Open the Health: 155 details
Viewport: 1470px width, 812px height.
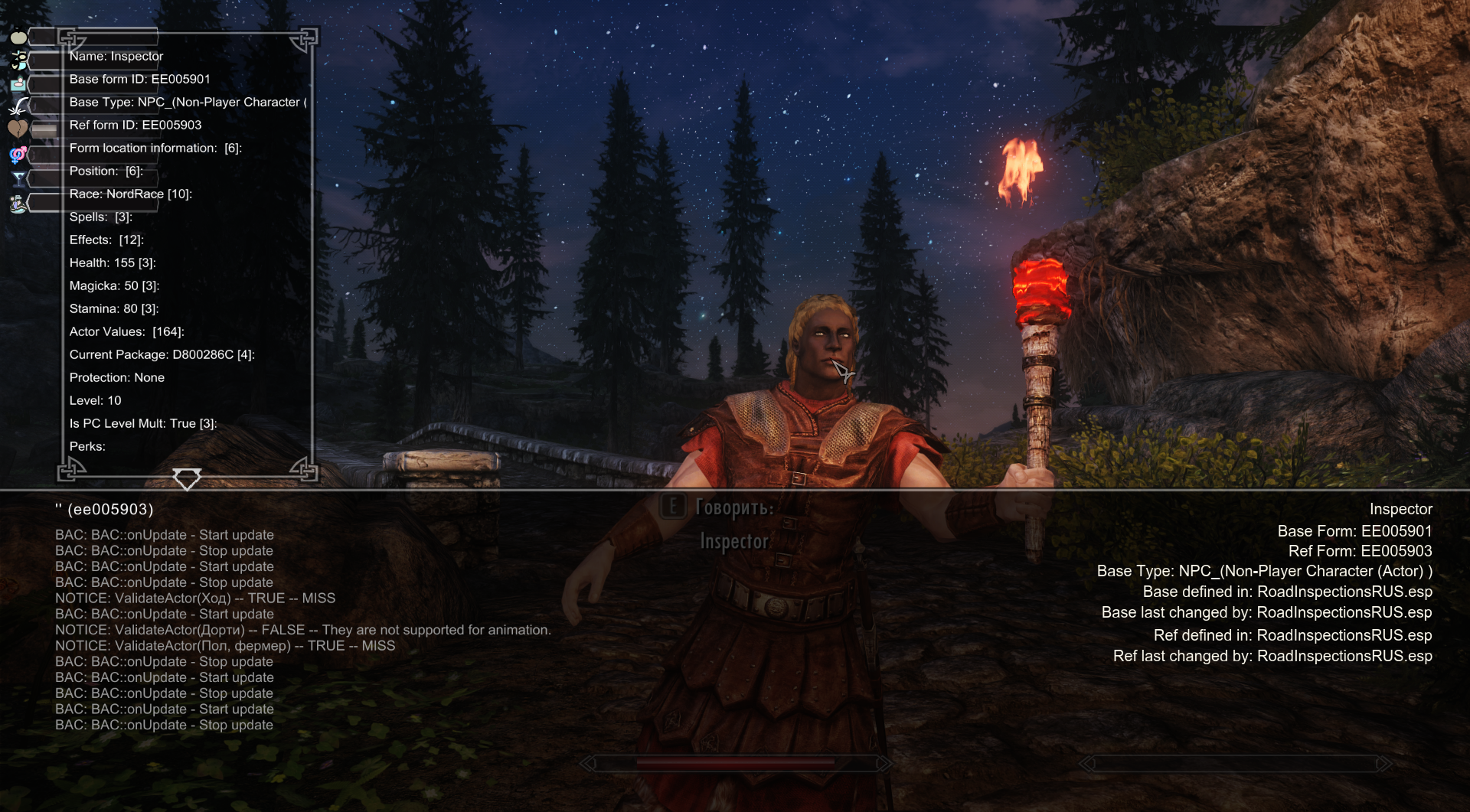point(113,263)
